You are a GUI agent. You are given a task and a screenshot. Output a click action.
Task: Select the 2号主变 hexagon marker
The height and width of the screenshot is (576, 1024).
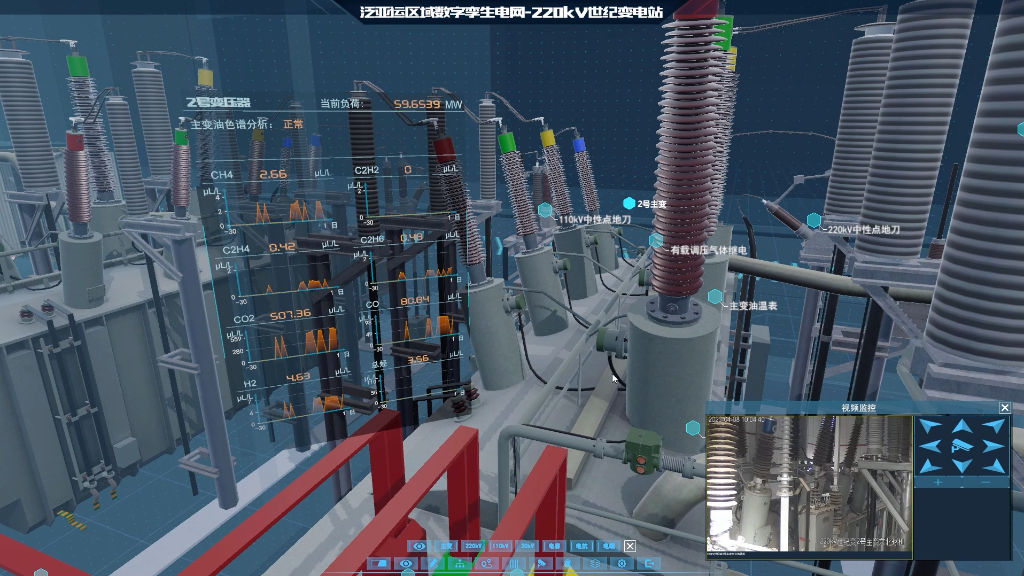(x=629, y=203)
